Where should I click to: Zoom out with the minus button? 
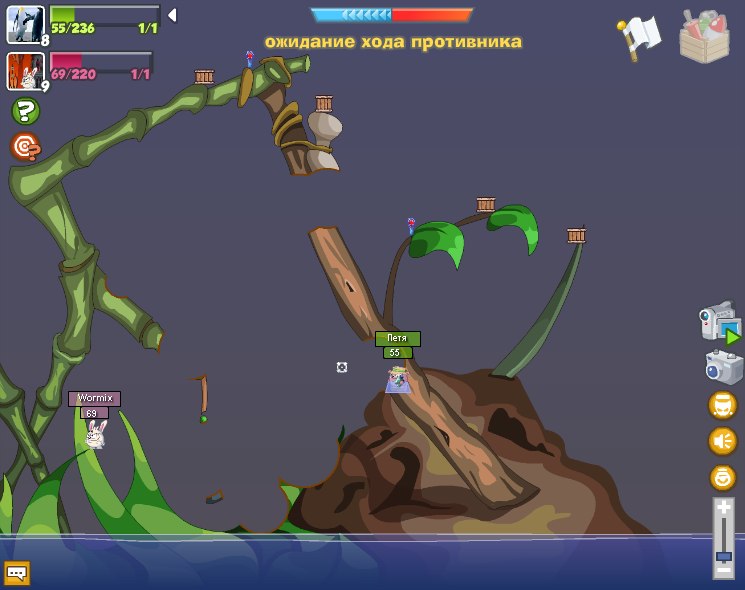click(x=723, y=569)
